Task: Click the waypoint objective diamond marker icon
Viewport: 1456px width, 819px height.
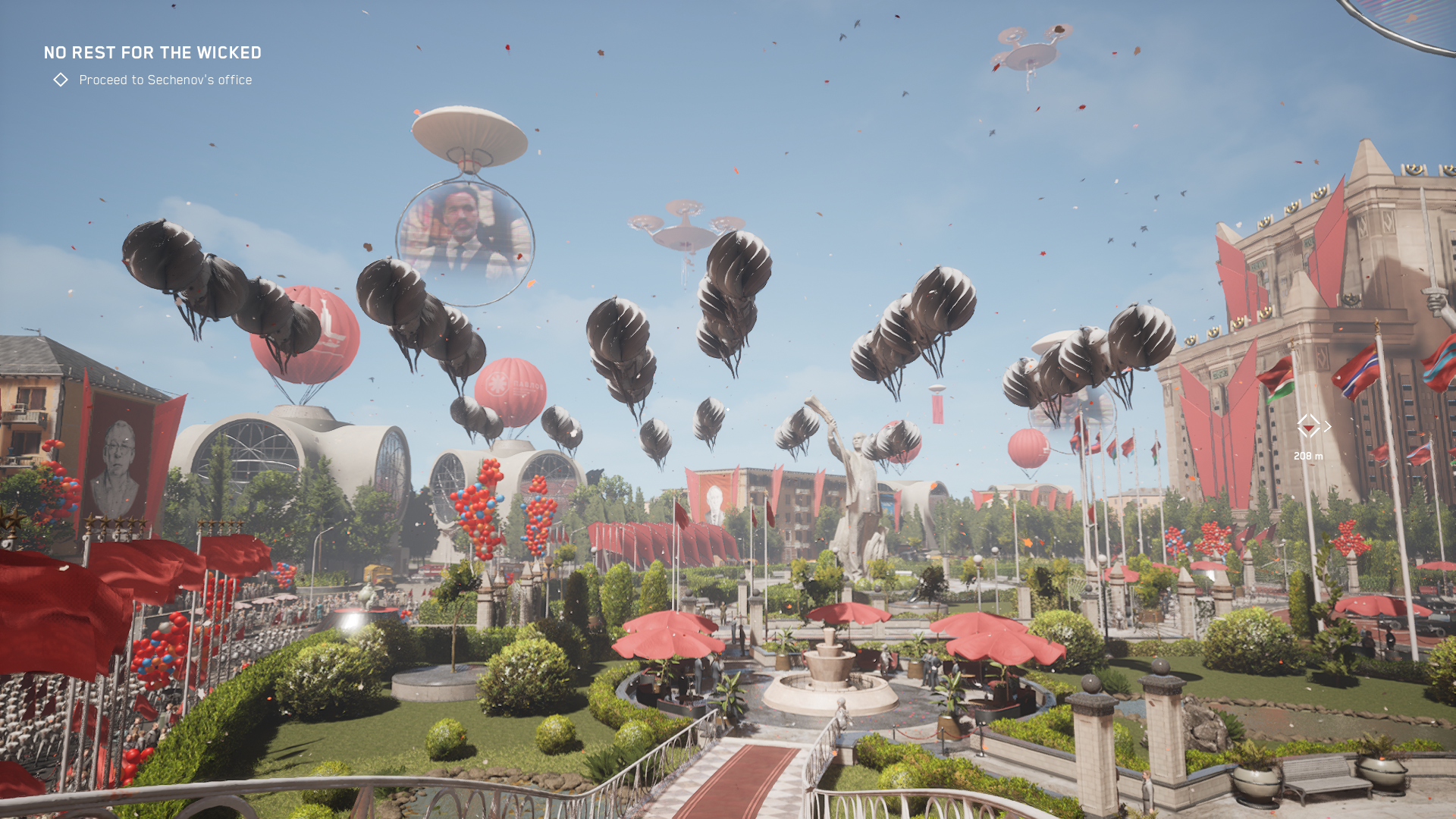Action: (1308, 426)
